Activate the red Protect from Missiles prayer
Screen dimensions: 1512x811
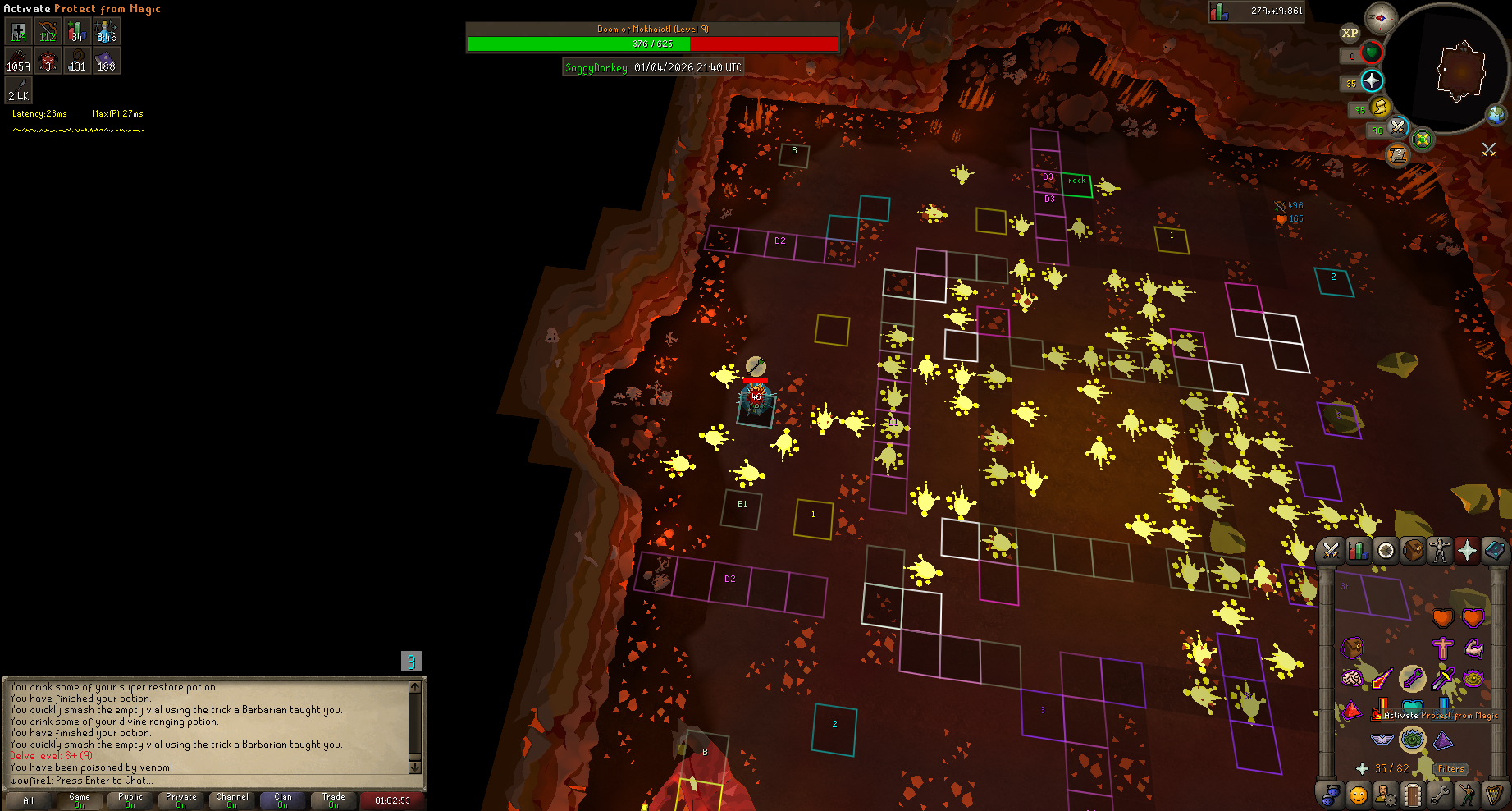(x=1352, y=710)
